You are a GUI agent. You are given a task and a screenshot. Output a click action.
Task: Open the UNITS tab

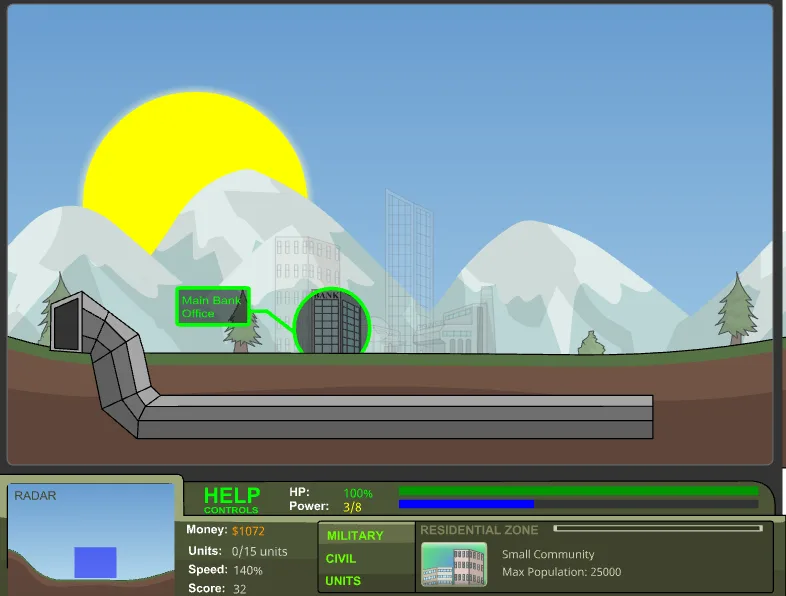pyautogui.click(x=343, y=581)
